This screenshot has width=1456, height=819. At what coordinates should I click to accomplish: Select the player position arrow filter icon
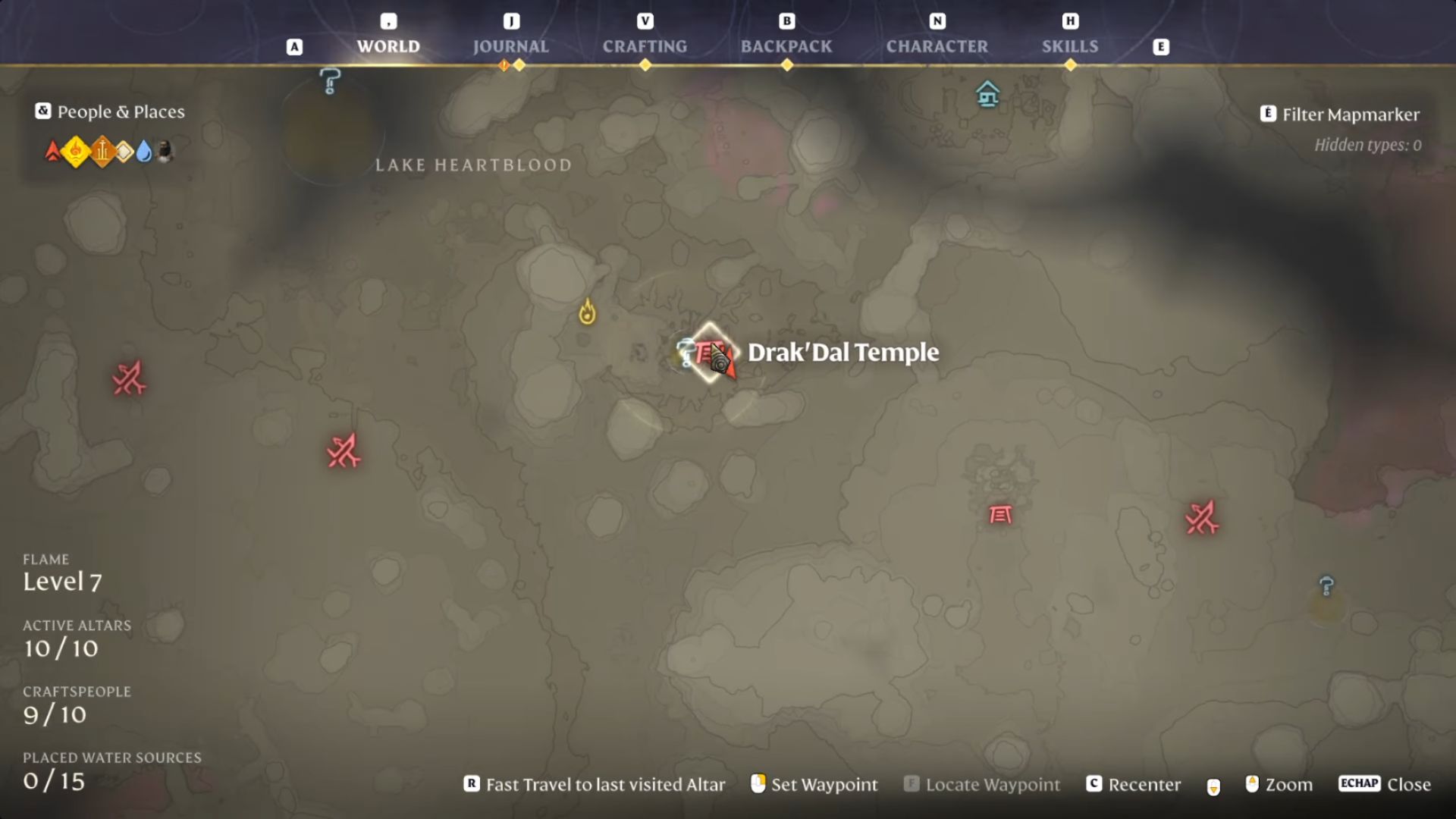[x=53, y=152]
